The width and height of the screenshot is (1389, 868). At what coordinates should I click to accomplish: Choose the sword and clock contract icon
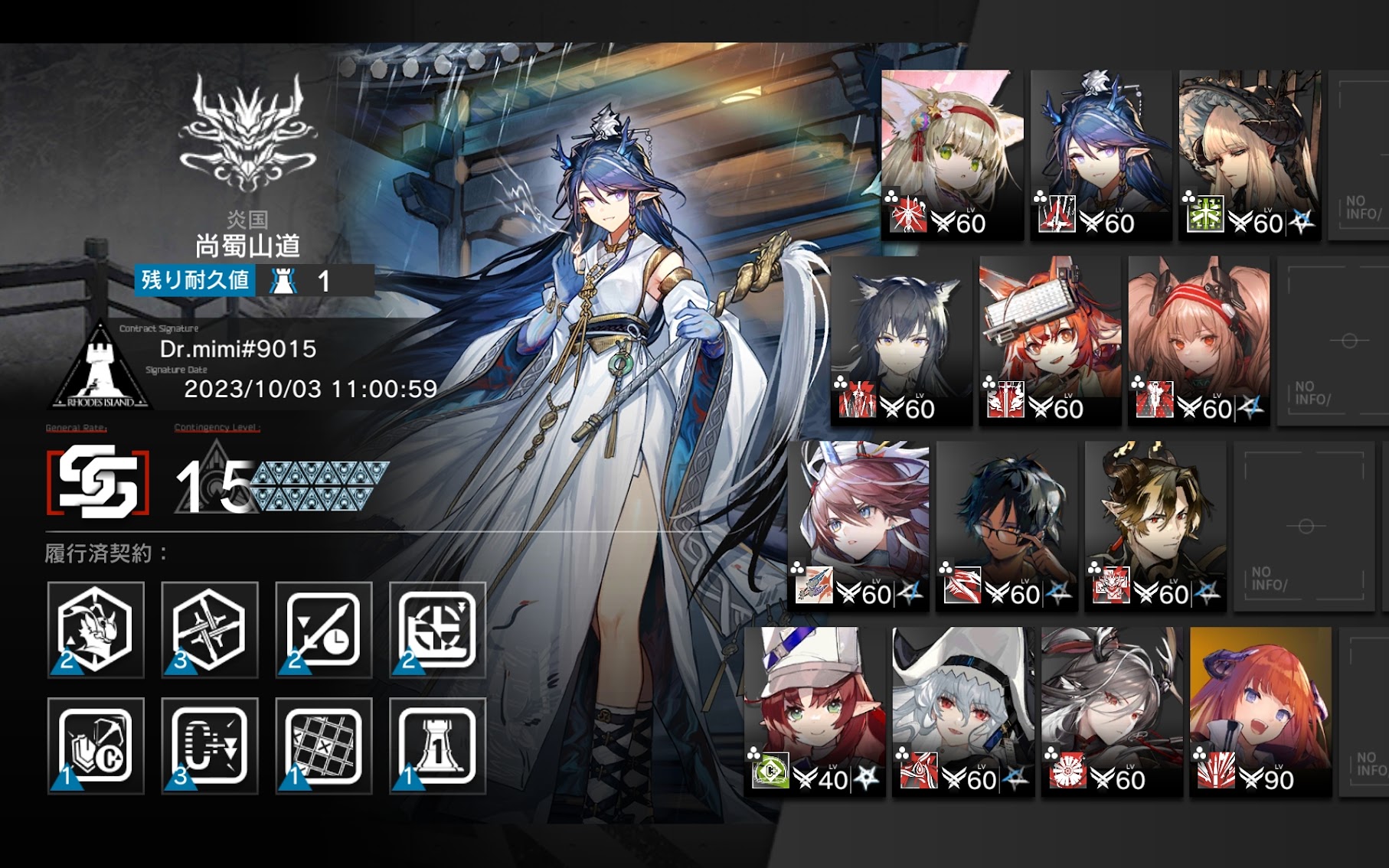click(323, 629)
